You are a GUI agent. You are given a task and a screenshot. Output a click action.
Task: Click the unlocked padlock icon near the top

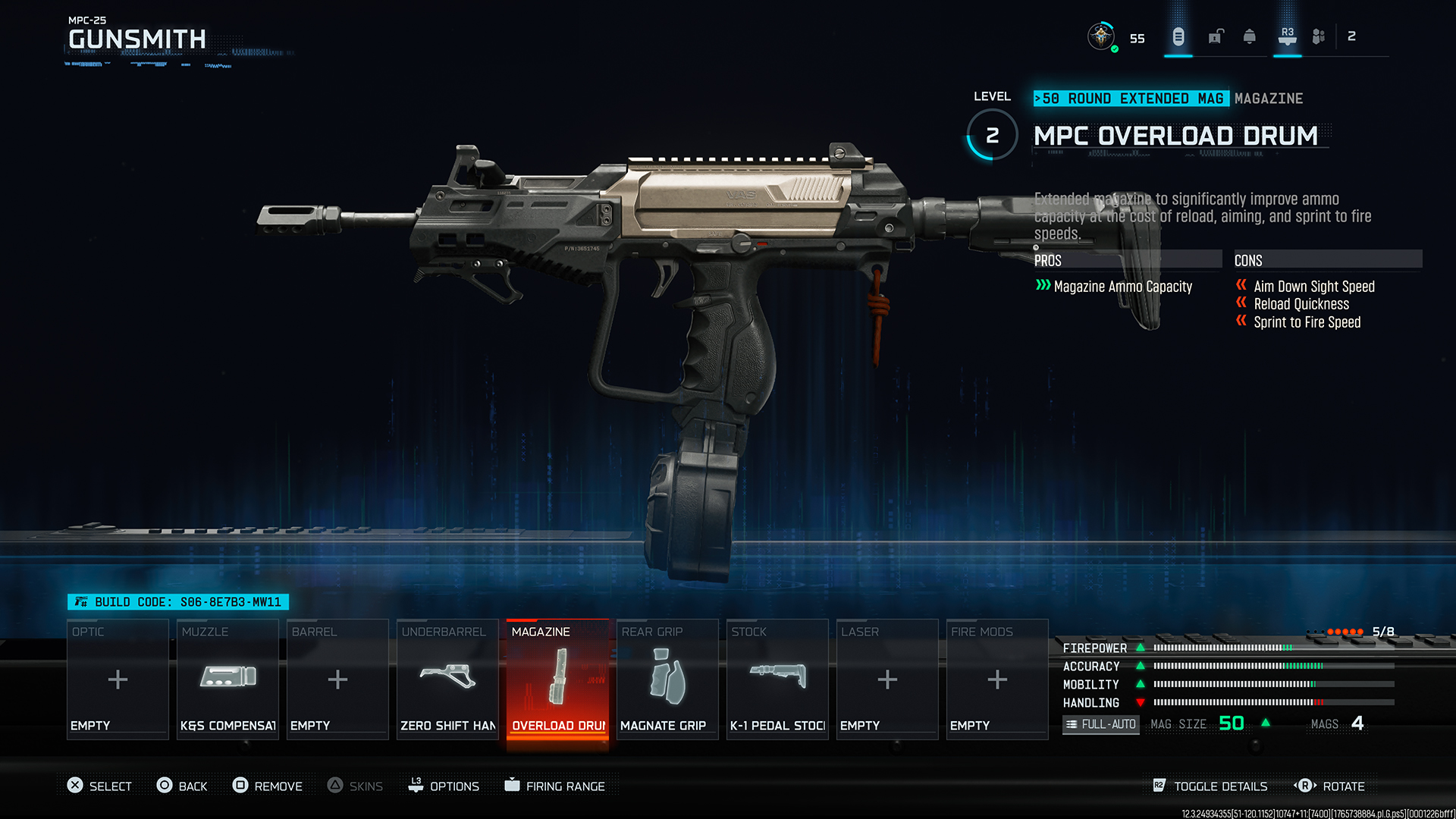coord(1215,36)
